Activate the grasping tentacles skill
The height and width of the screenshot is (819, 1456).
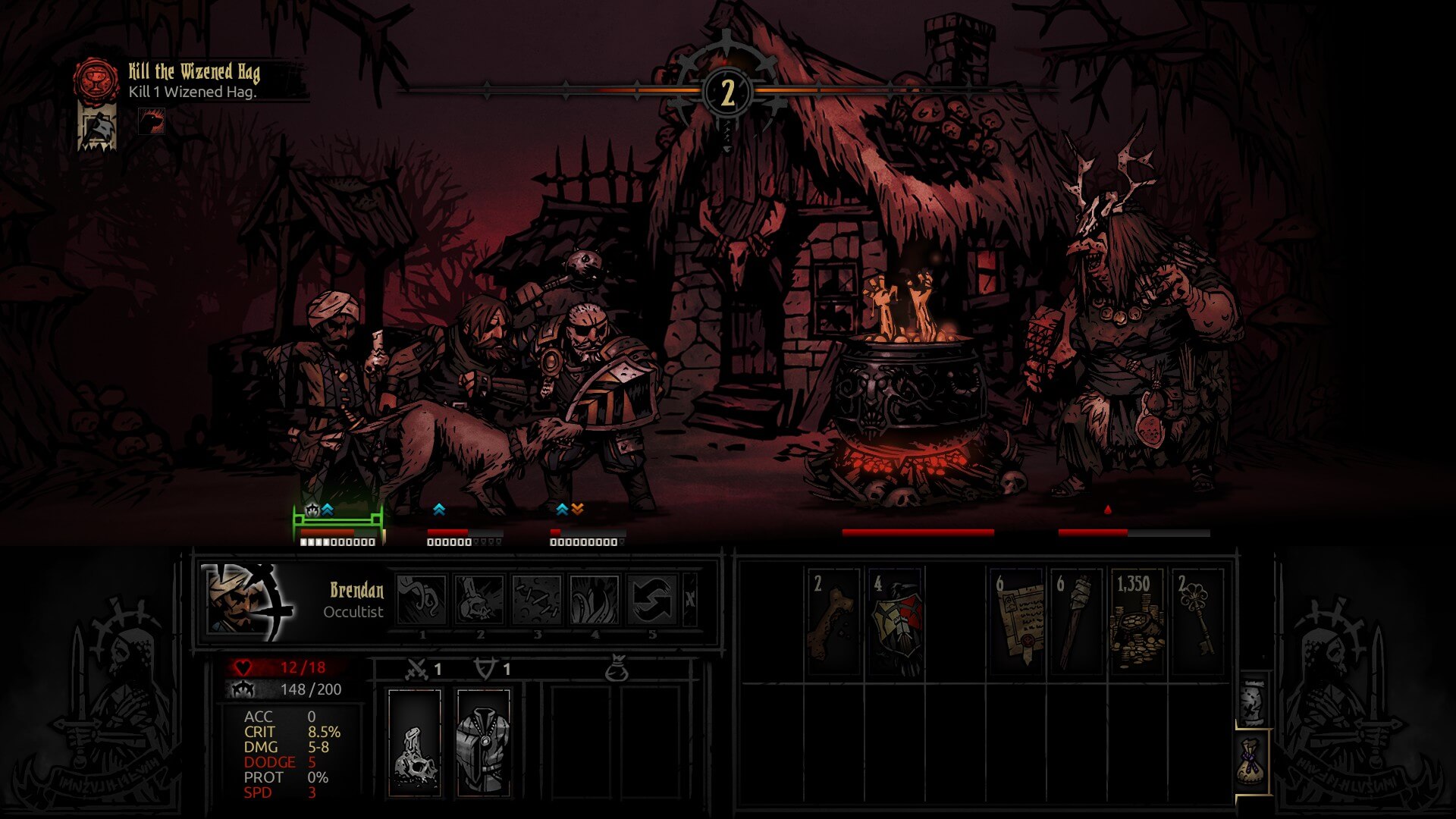(595, 599)
